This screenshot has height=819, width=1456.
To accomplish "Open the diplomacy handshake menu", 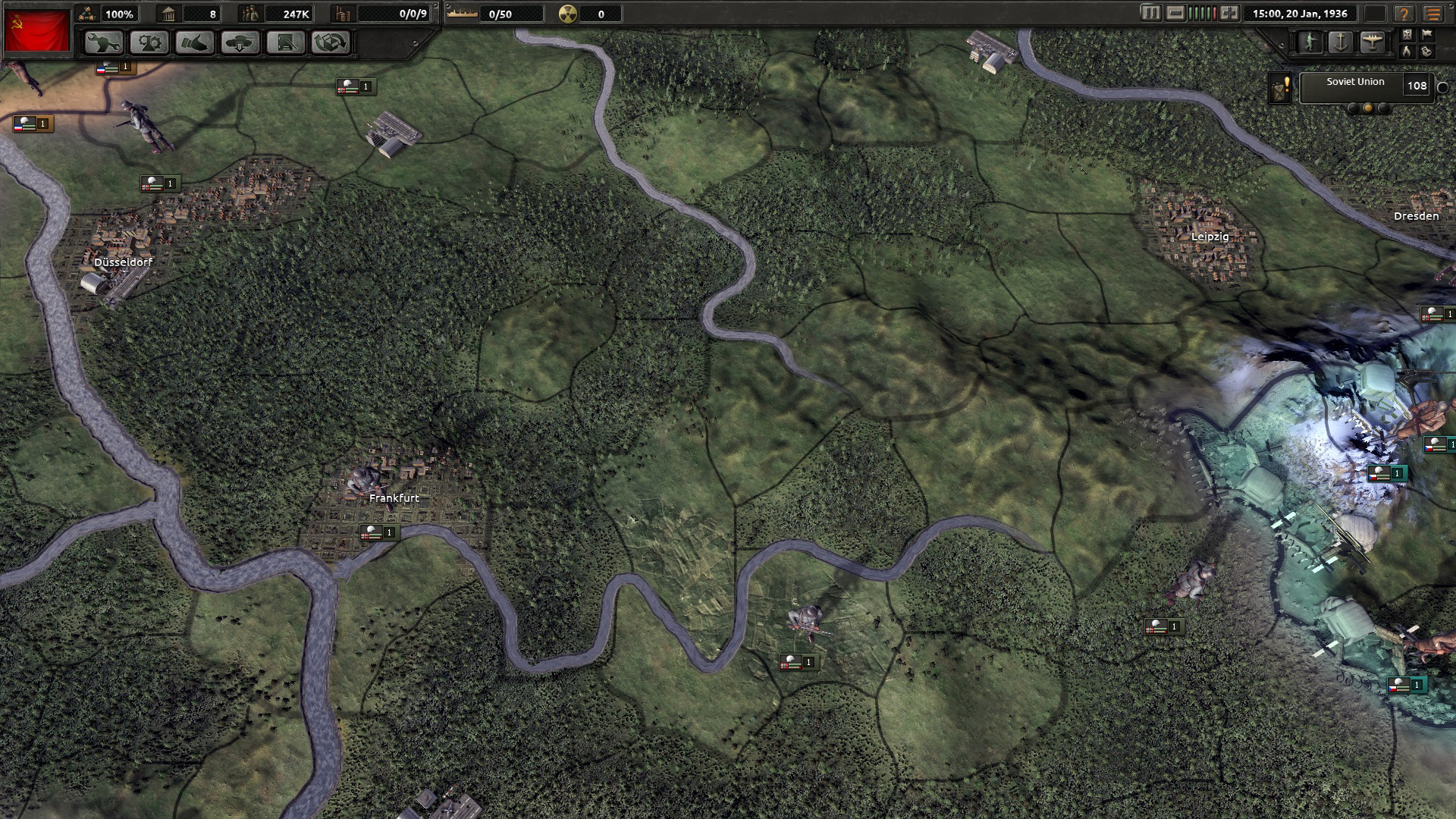I will (x=195, y=42).
